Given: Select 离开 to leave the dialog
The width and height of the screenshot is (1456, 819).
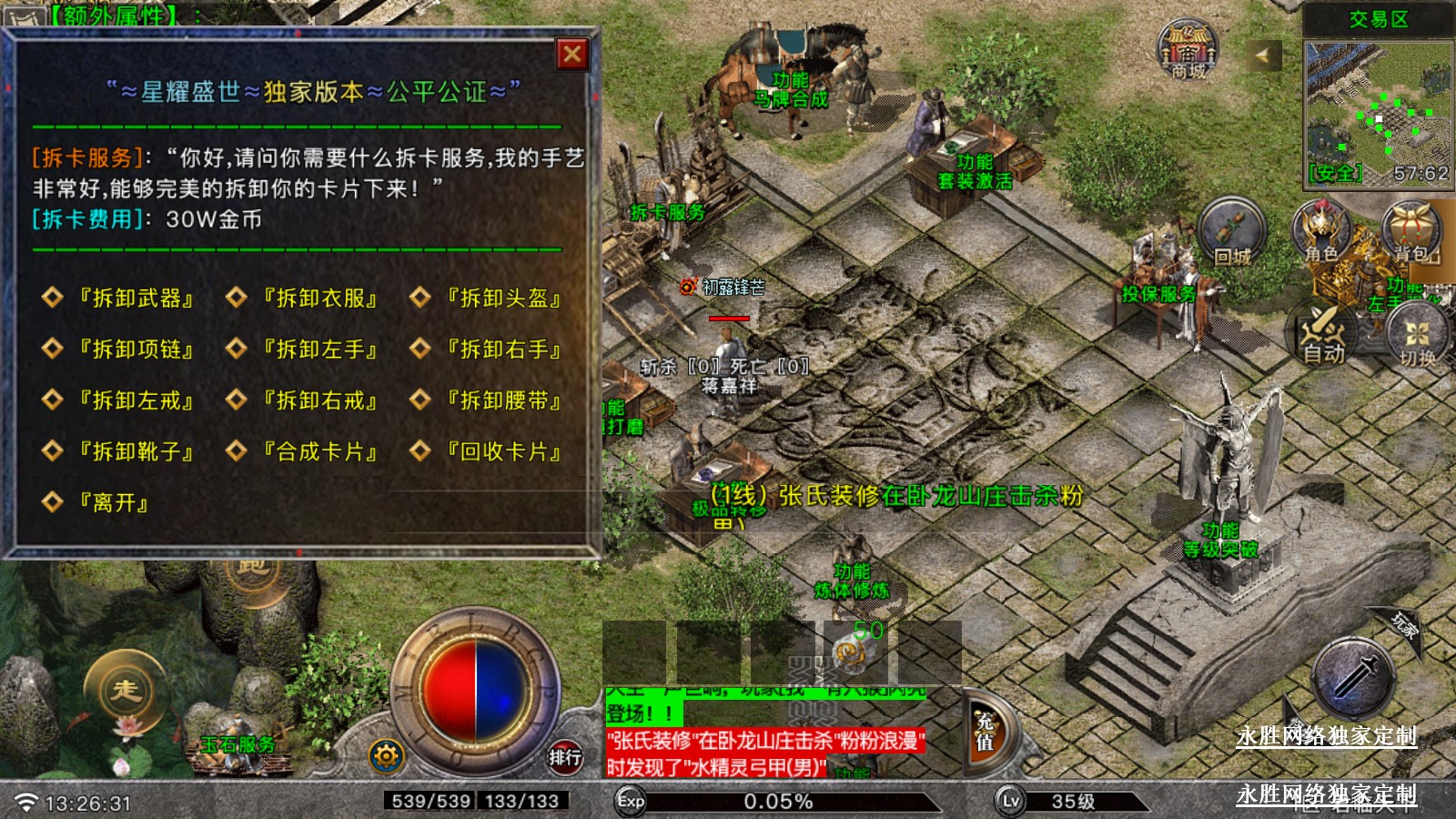Looking at the screenshot, I should (113, 502).
